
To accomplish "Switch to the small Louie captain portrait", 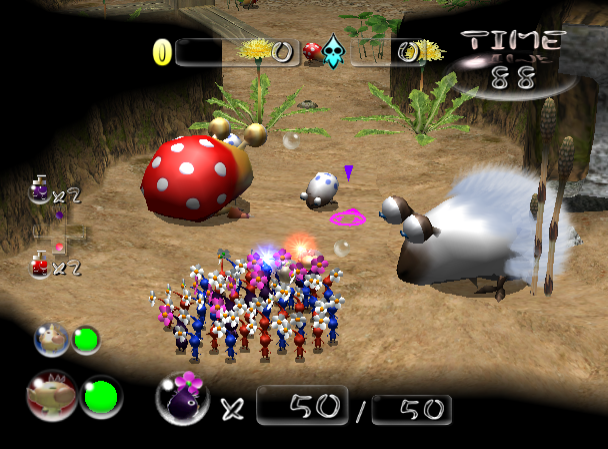I will [49, 340].
